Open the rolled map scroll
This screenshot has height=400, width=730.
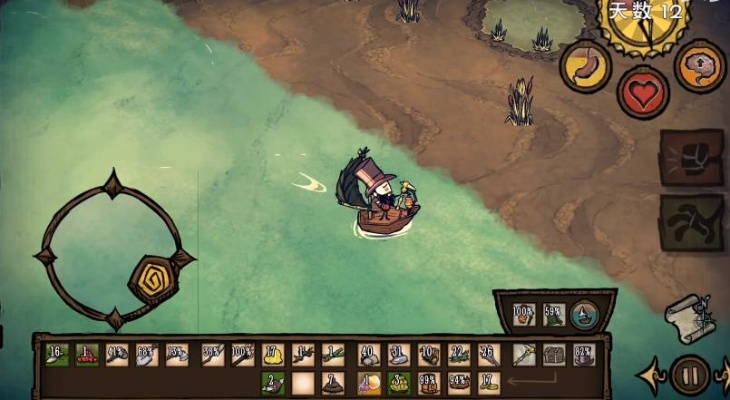pos(688,317)
